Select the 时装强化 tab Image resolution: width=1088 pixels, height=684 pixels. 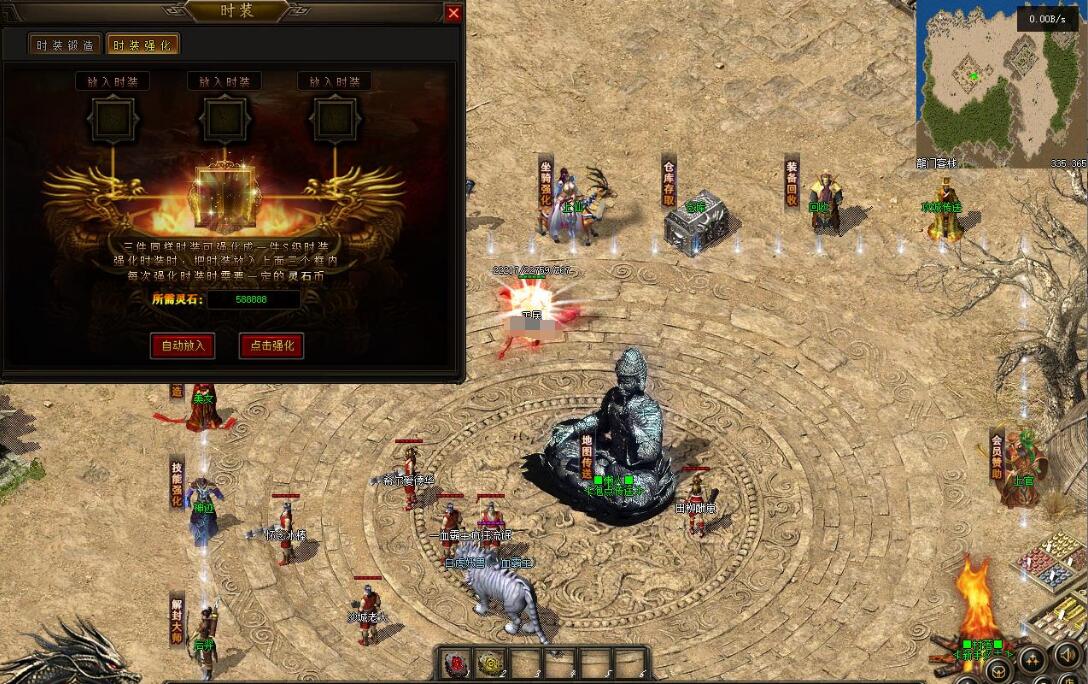pyautogui.click(x=142, y=45)
